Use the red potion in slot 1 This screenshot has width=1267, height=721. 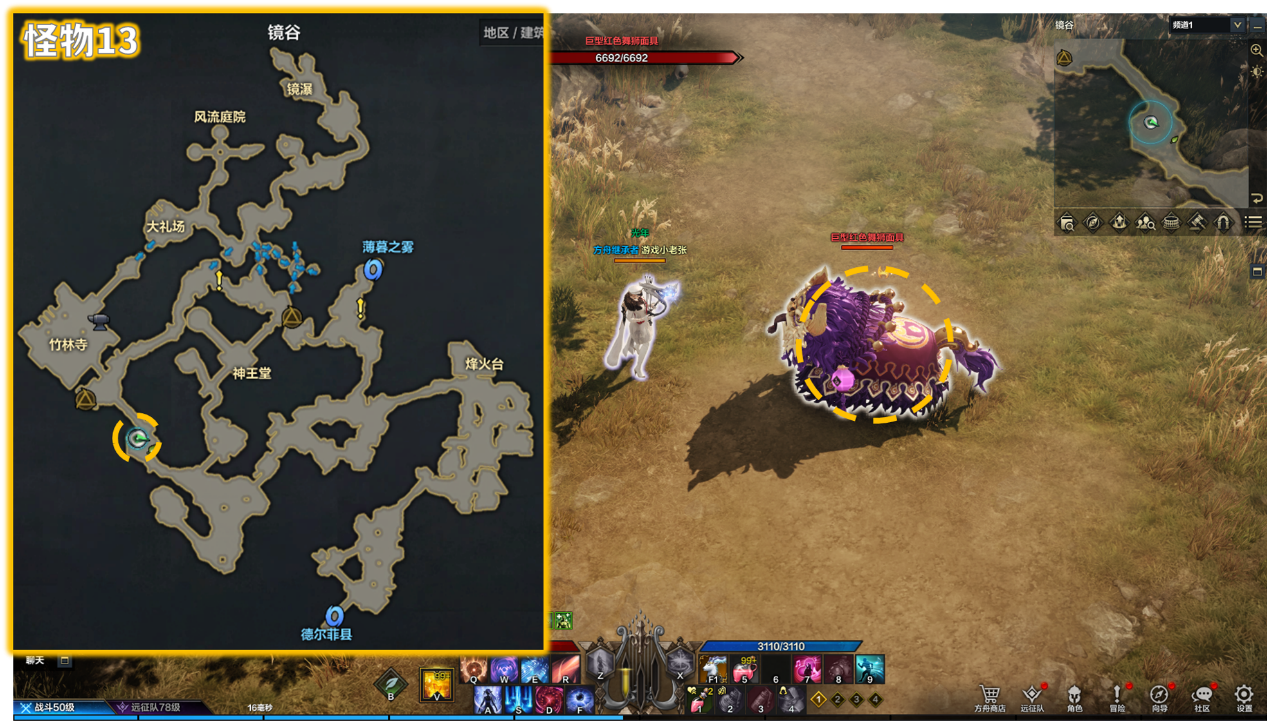698,701
